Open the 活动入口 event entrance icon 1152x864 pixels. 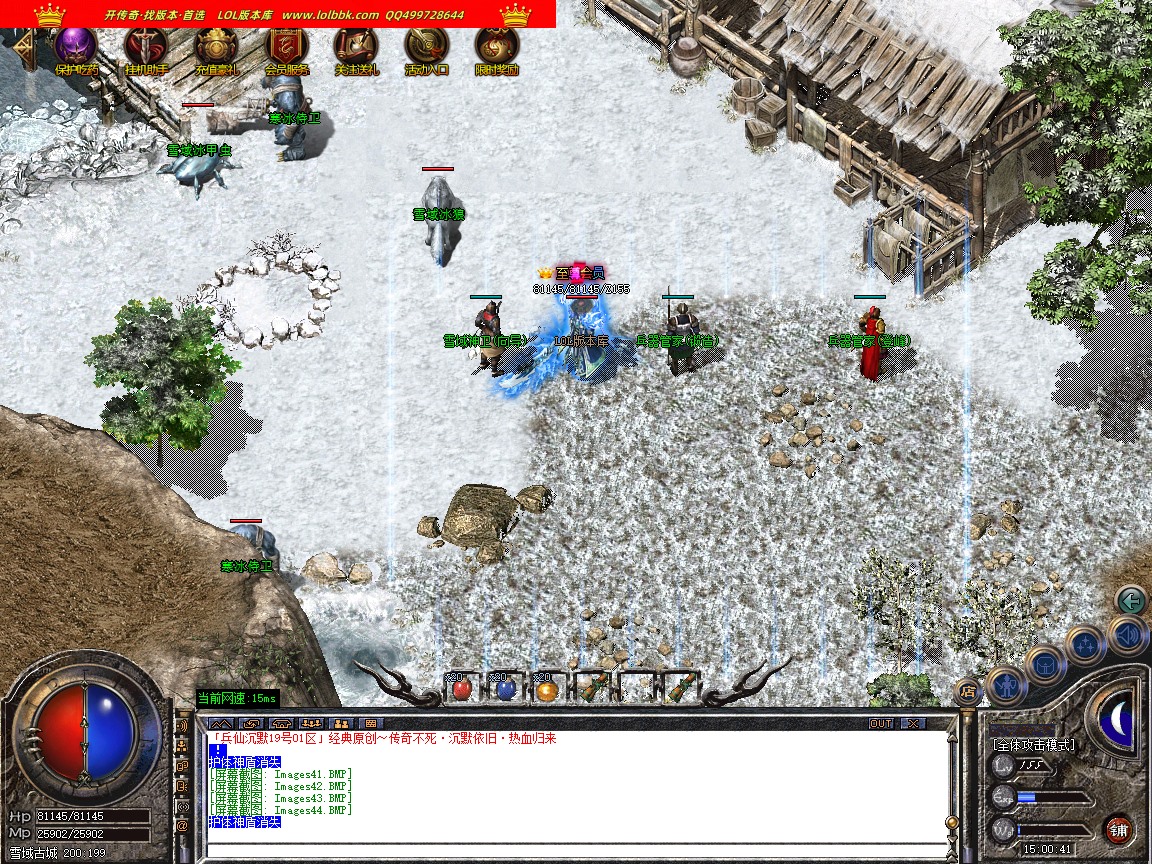click(x=426, y=47)
